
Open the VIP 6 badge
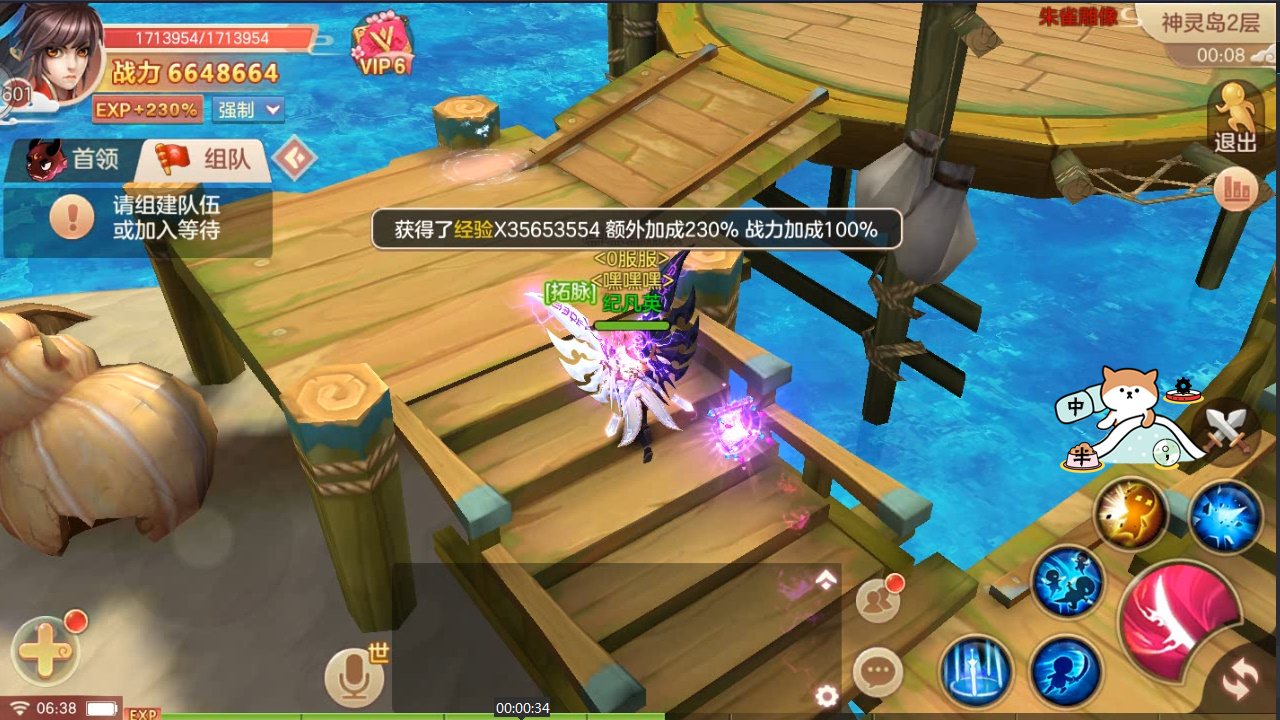383,48
